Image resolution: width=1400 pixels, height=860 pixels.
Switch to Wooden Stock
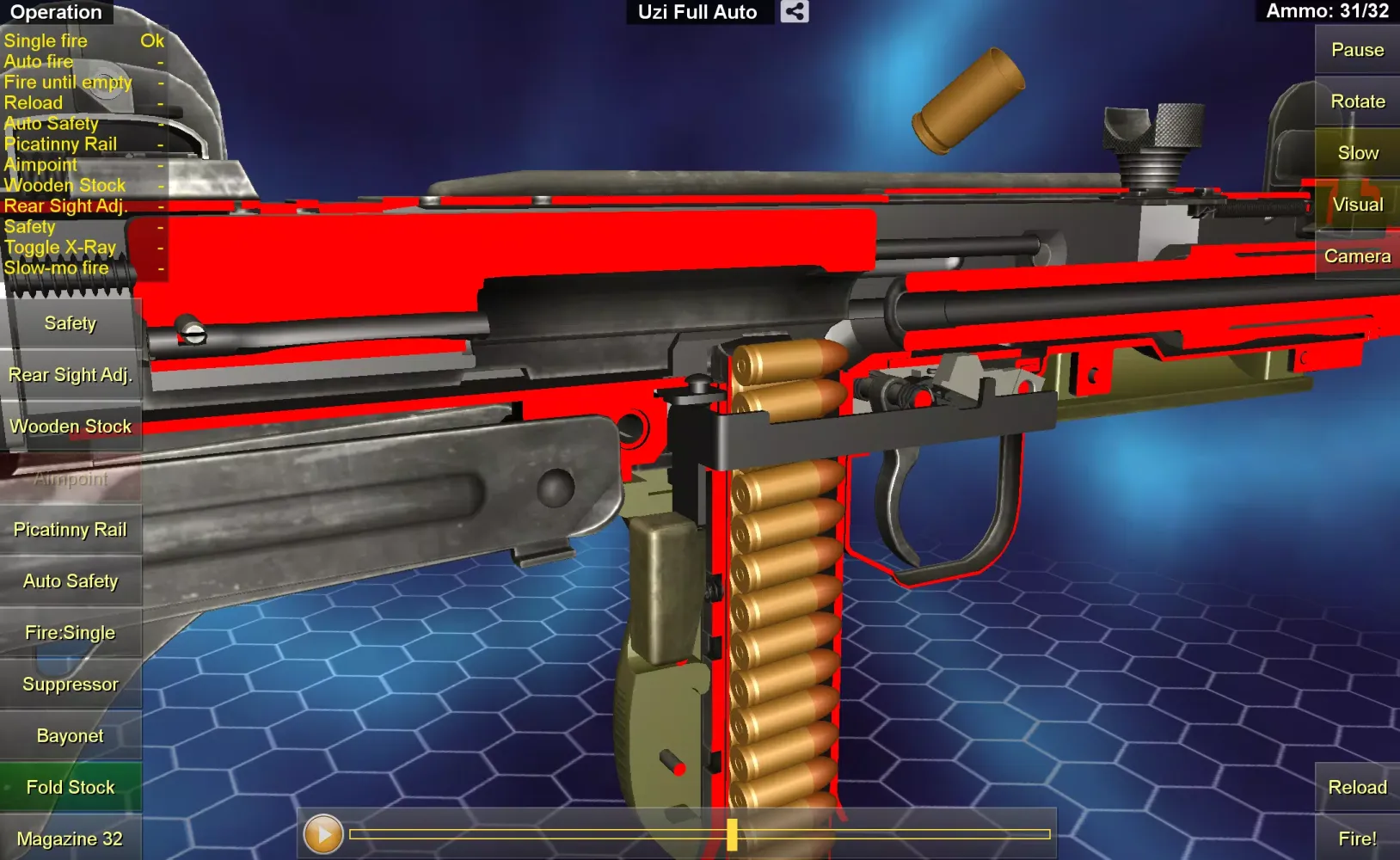pos(71,426)
